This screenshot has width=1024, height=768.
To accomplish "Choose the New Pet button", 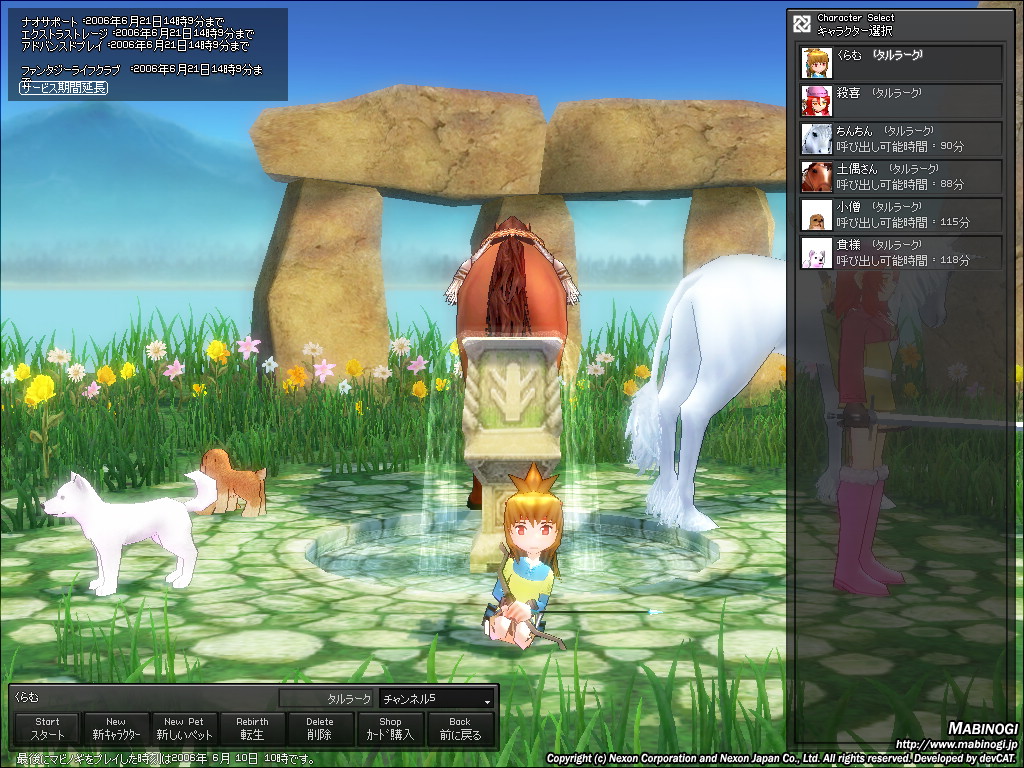I will coord(184,728).
